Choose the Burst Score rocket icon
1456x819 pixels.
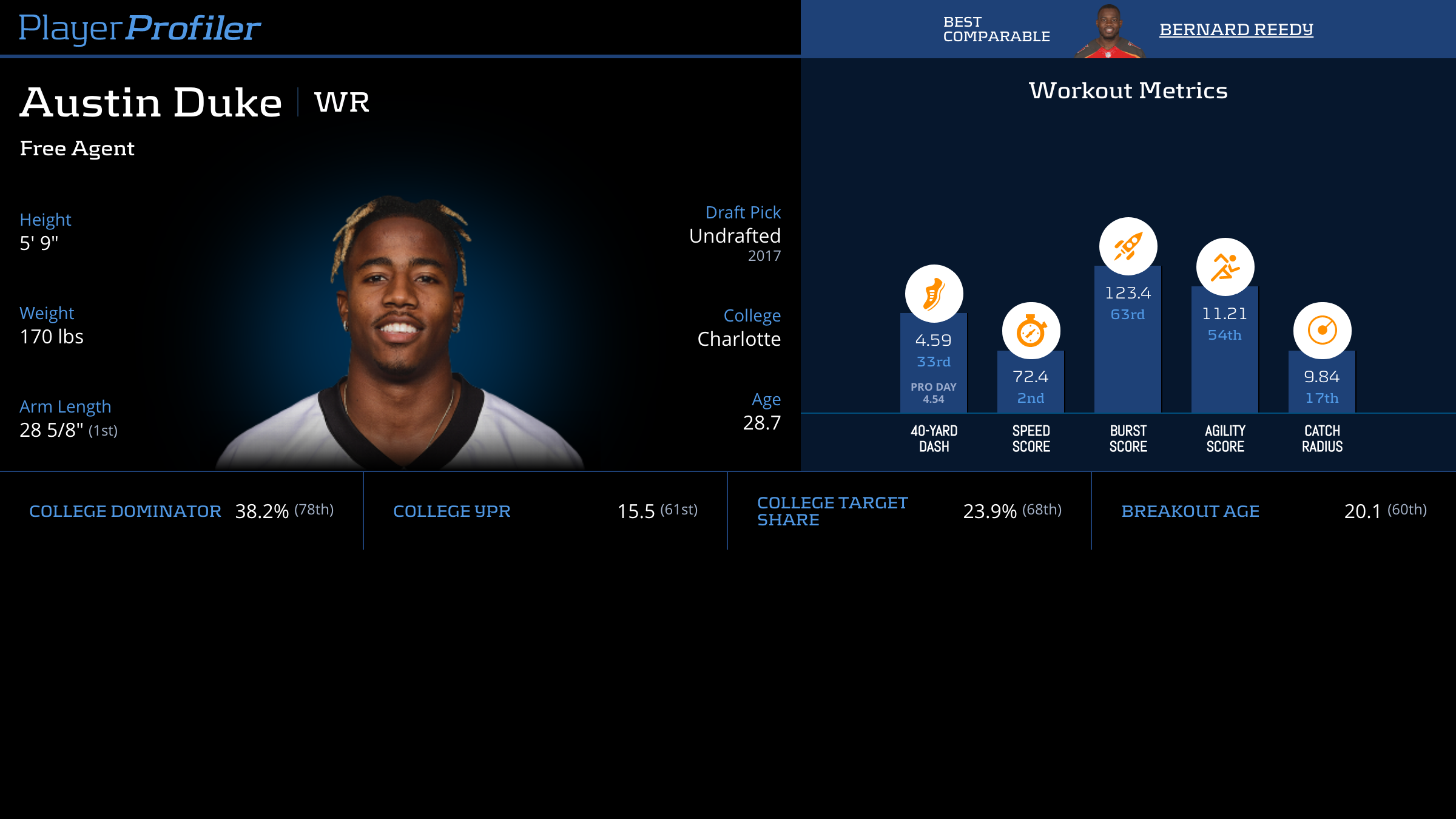[1128, 246]
